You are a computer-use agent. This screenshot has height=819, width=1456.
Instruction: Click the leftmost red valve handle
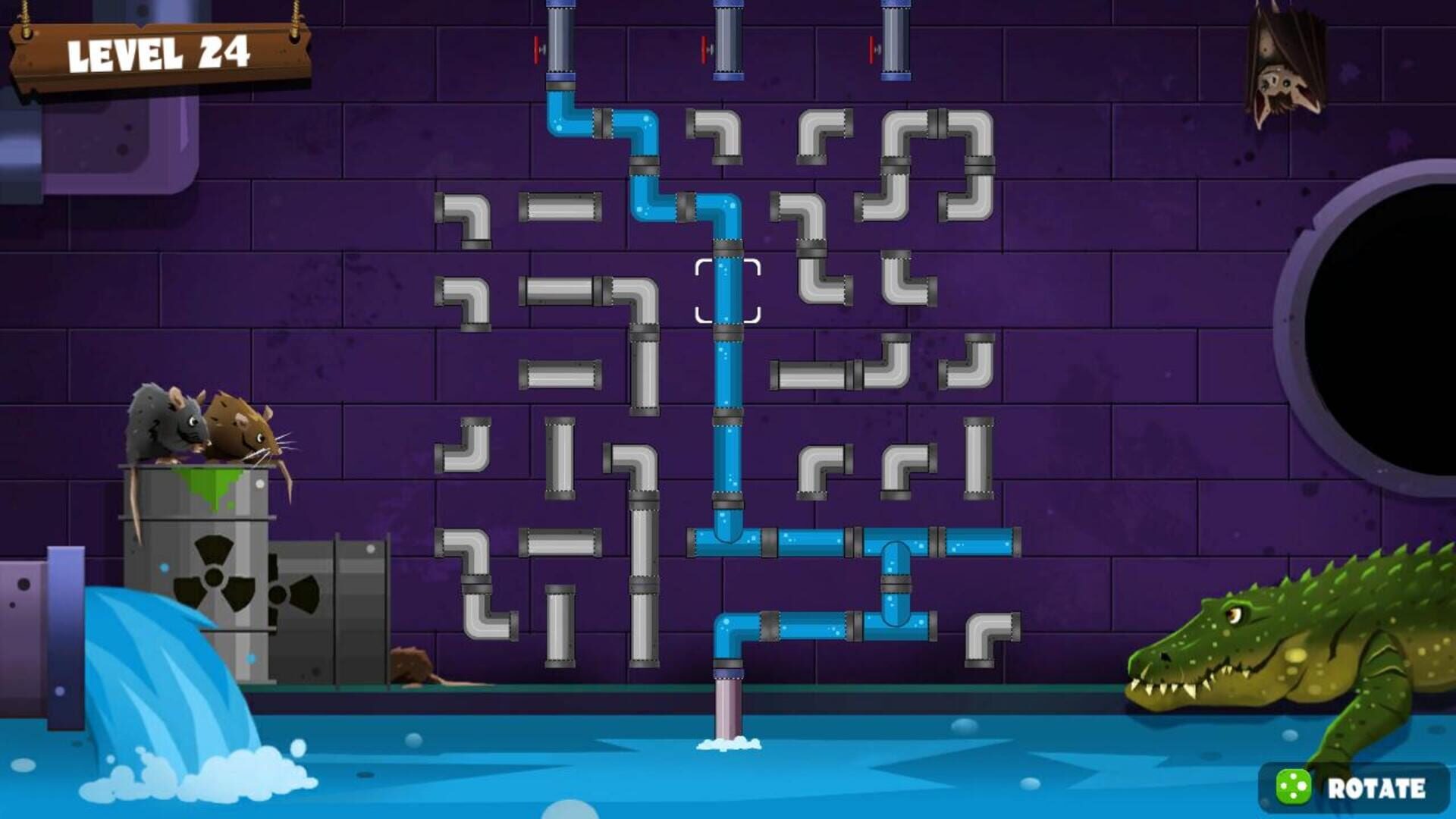(x=538, y=49)
